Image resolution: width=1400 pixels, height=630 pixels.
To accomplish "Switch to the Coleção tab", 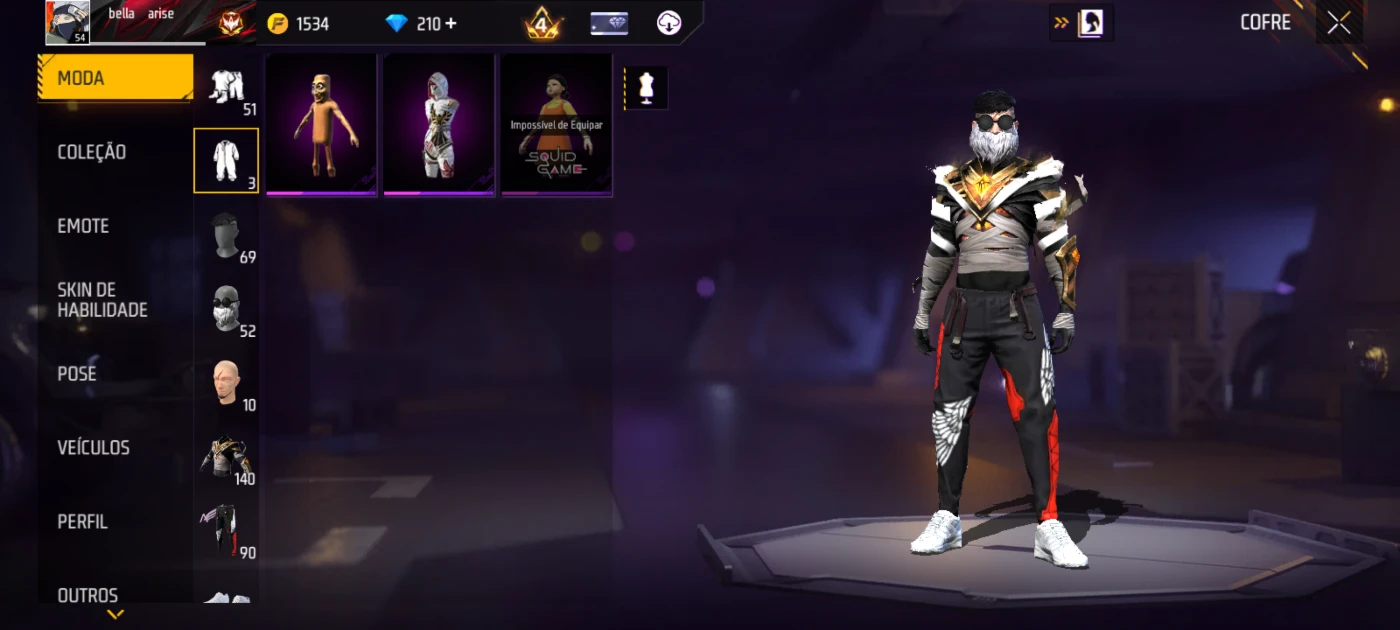I will pos(92,152).
